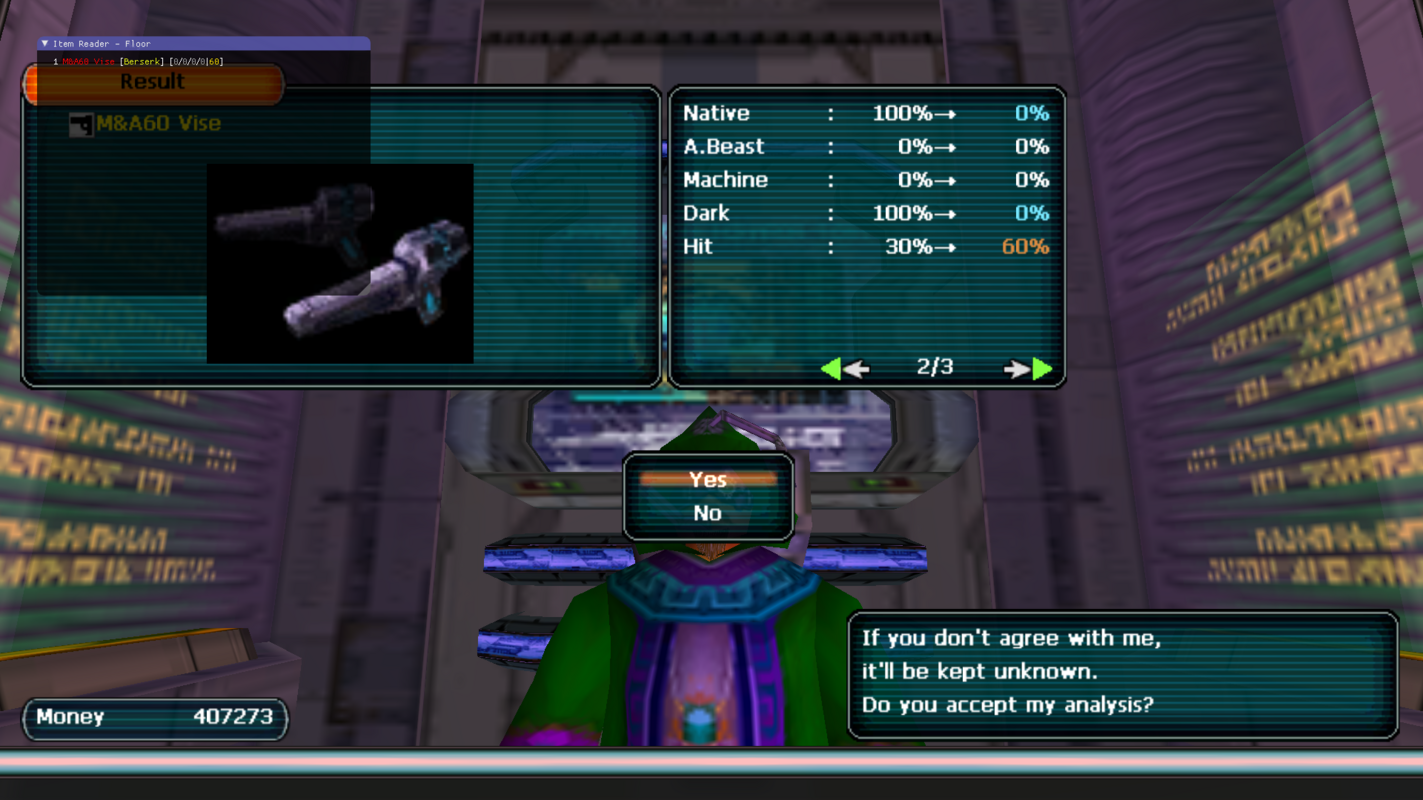Select No to decline the analysis

[x=708, y=513]
